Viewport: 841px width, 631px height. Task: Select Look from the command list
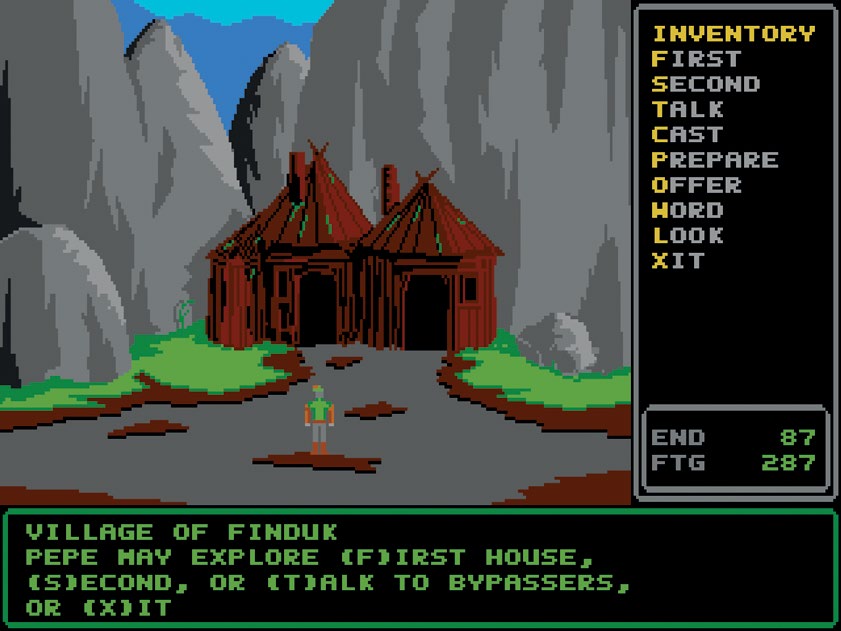click(688, 236)
